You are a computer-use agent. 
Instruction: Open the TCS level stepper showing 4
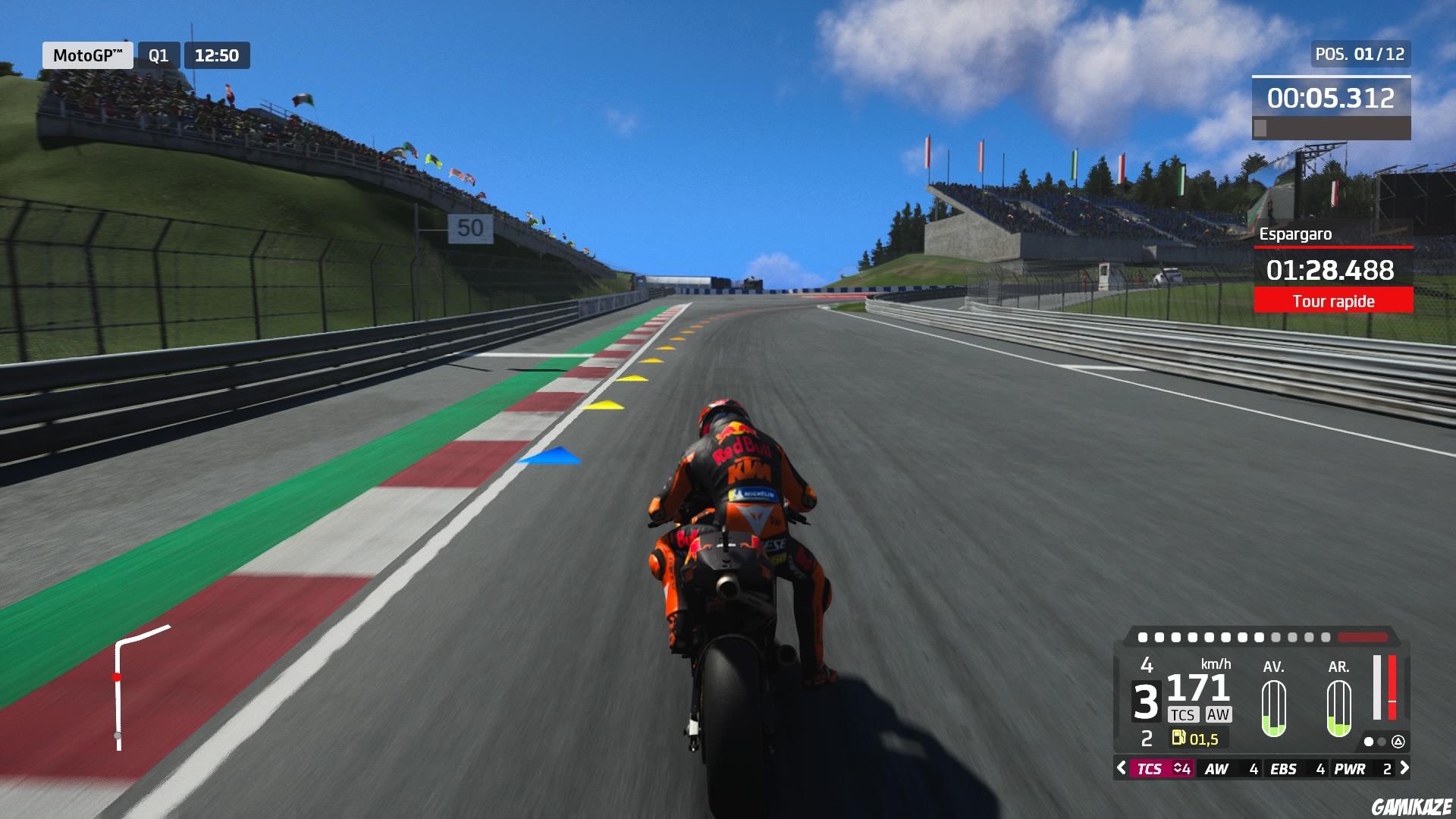tap(1182, 768)
